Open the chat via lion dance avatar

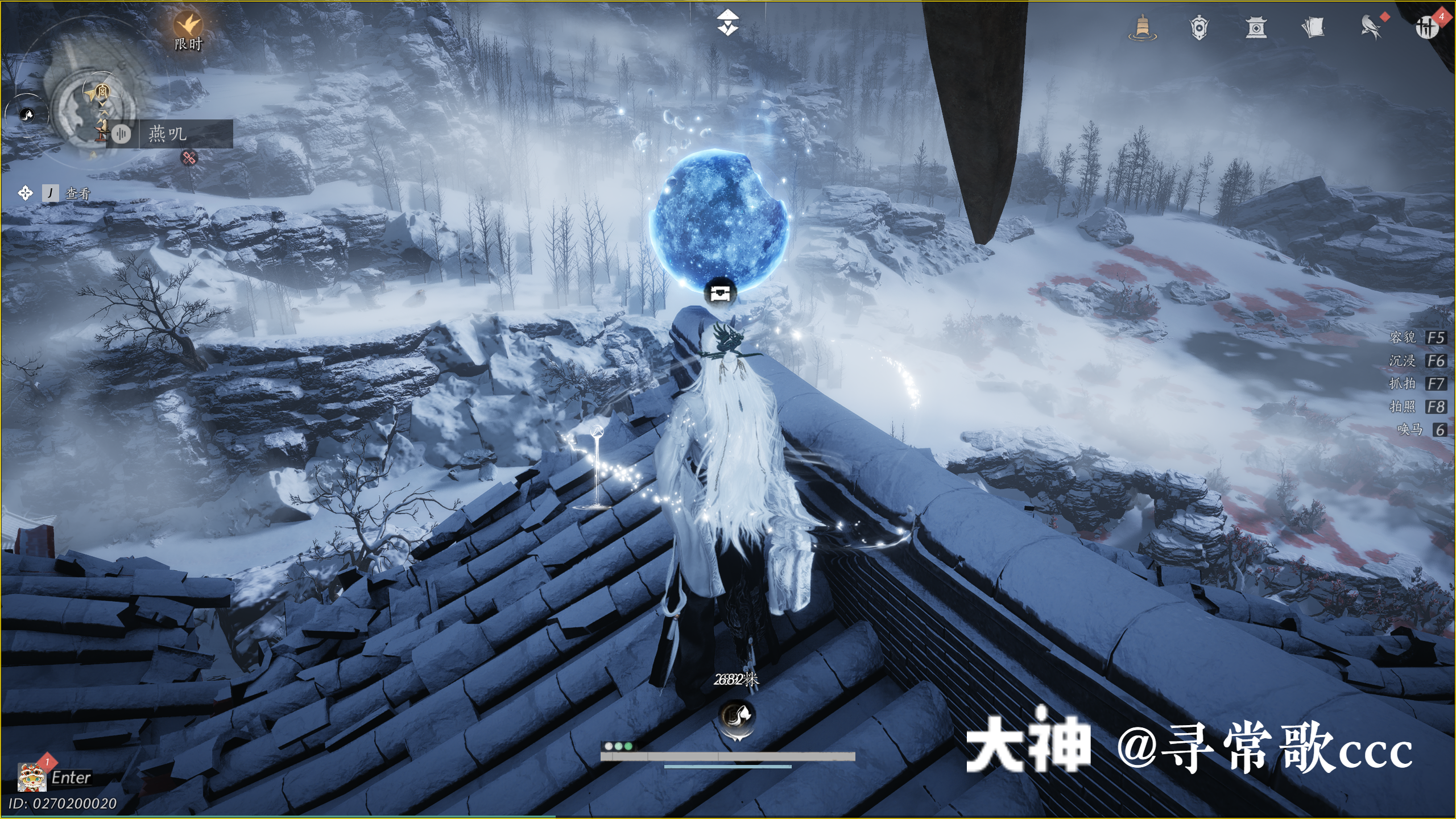click(x=32, y=777)
